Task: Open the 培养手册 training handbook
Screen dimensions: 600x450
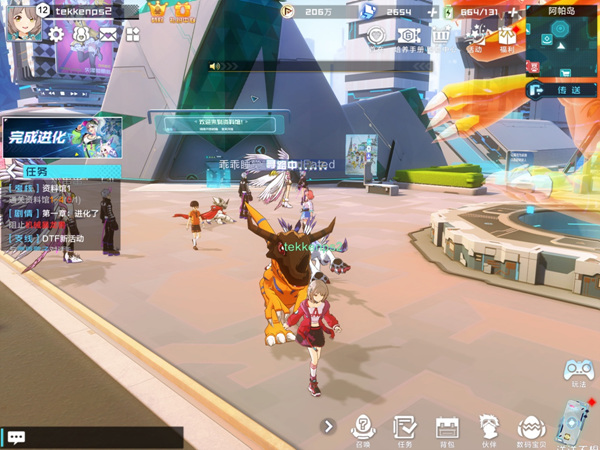Action: 409,38
